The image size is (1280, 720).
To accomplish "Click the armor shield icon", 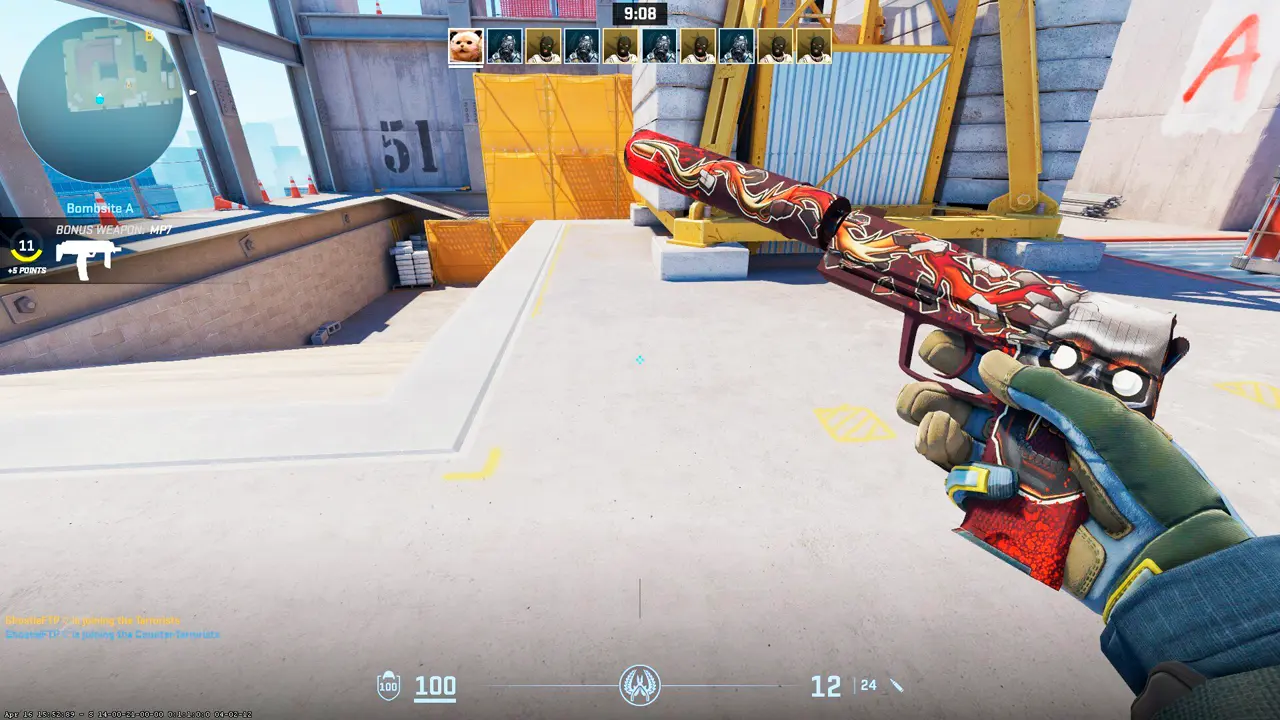I will click(388, 686).
